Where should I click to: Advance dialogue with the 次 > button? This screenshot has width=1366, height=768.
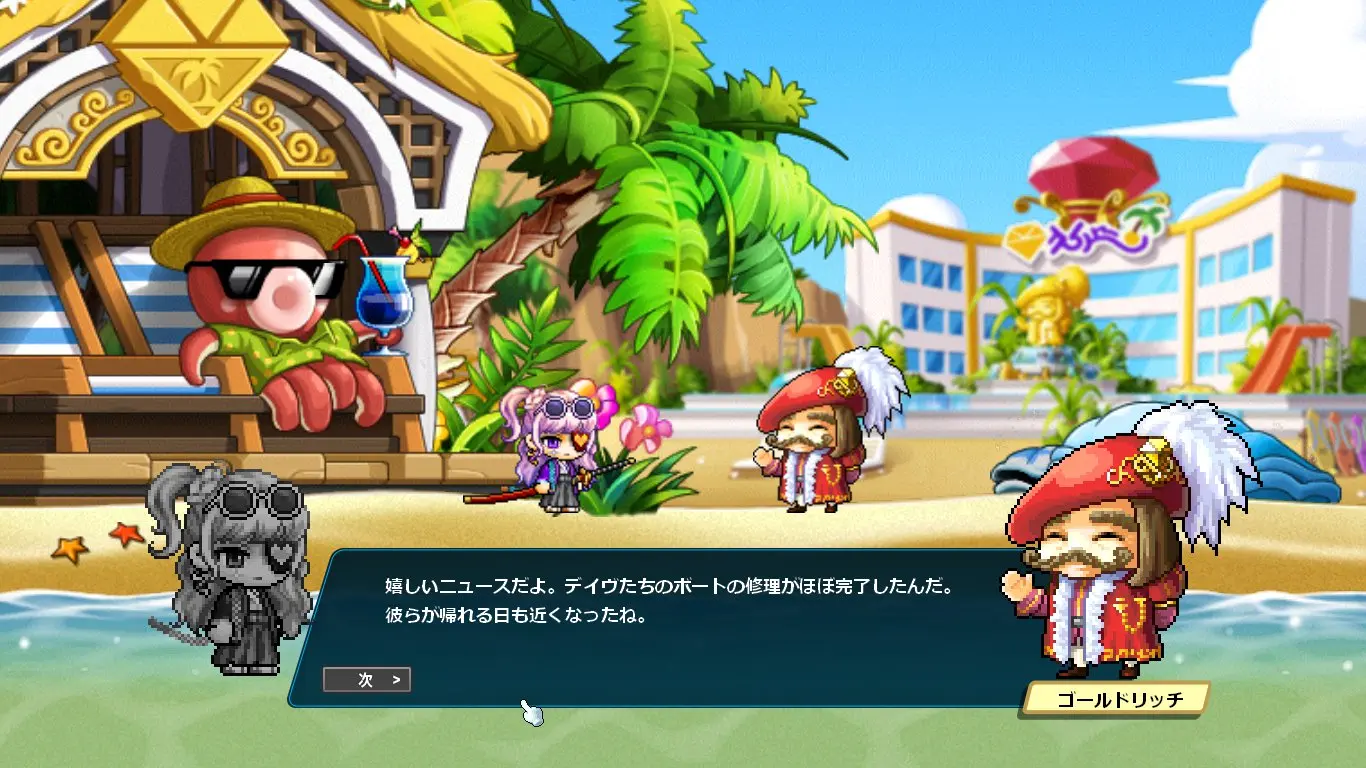point(367,680)
